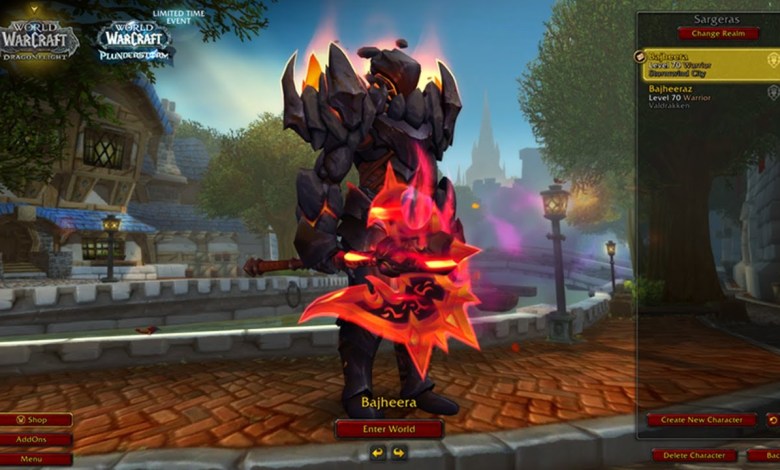Open the game Menu button
Viewport: 780px width, 470px height.
click(x=36, y=459)
